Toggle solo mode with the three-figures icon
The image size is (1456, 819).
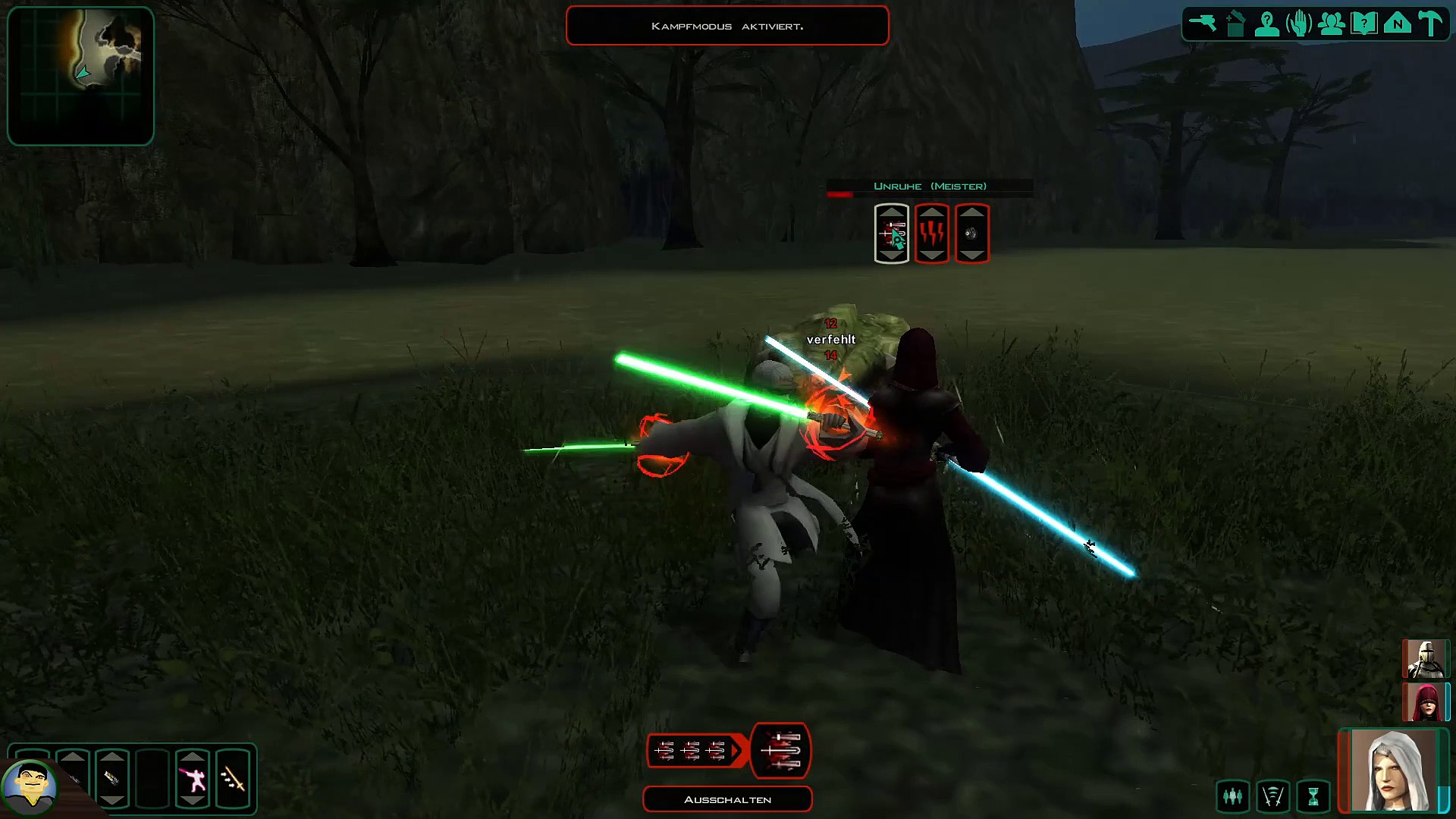coord(1233,796)
